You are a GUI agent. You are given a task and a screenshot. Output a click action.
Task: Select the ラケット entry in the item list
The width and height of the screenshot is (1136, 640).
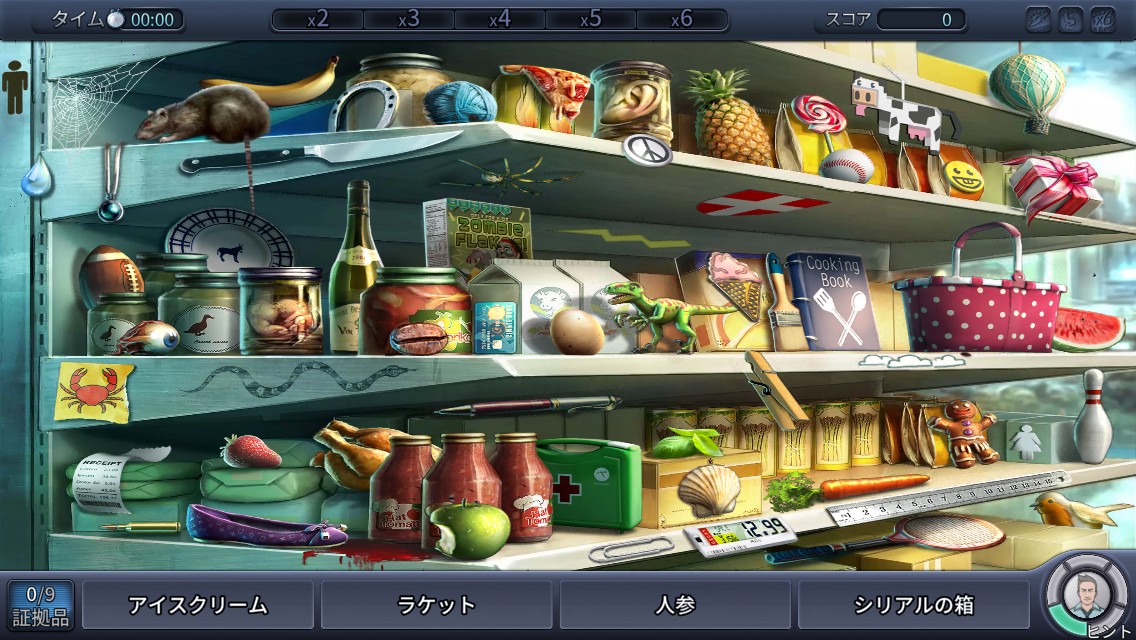(x=436, y=605)
